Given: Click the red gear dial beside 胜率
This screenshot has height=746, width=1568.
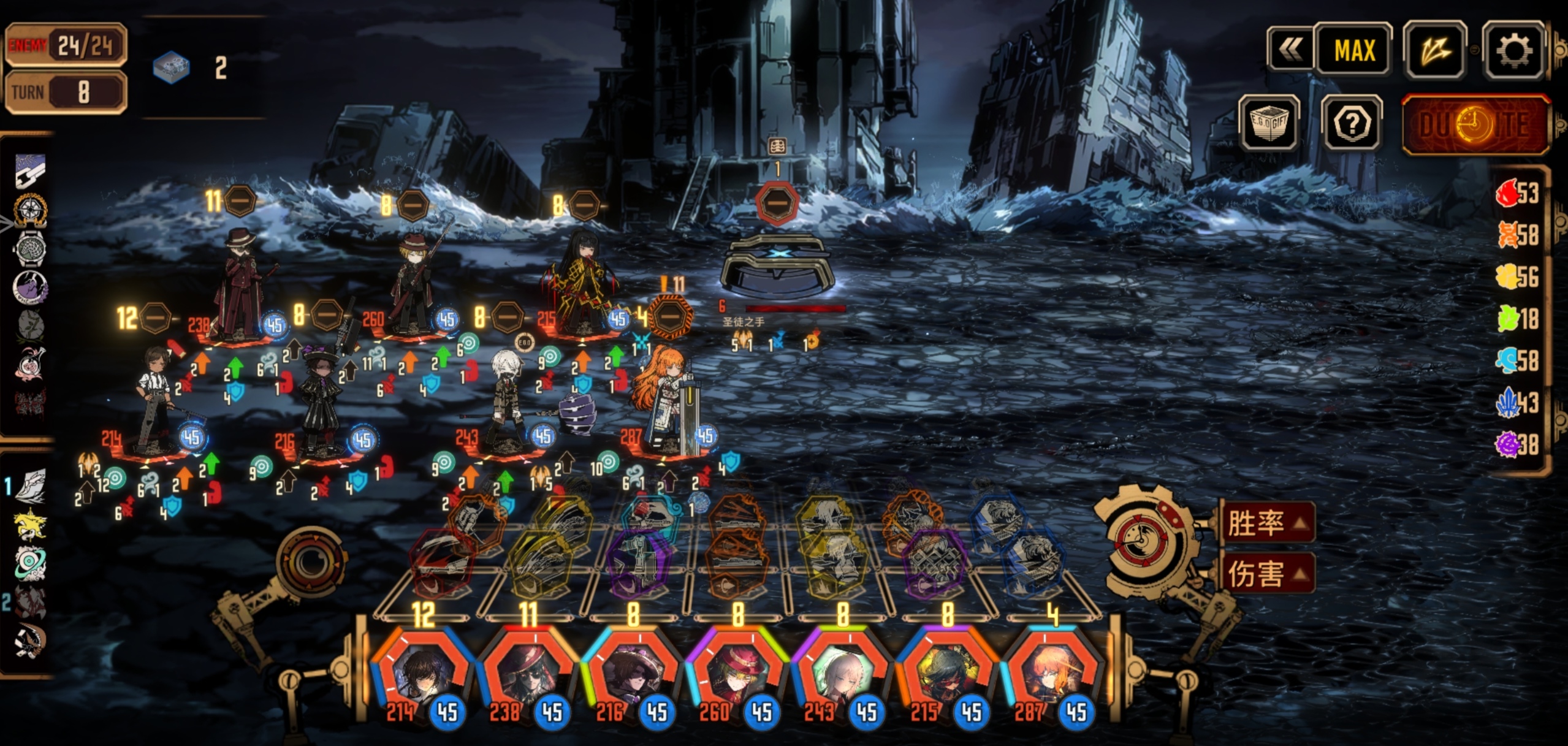Looking at the screenshot, I should click(1144, 537).
